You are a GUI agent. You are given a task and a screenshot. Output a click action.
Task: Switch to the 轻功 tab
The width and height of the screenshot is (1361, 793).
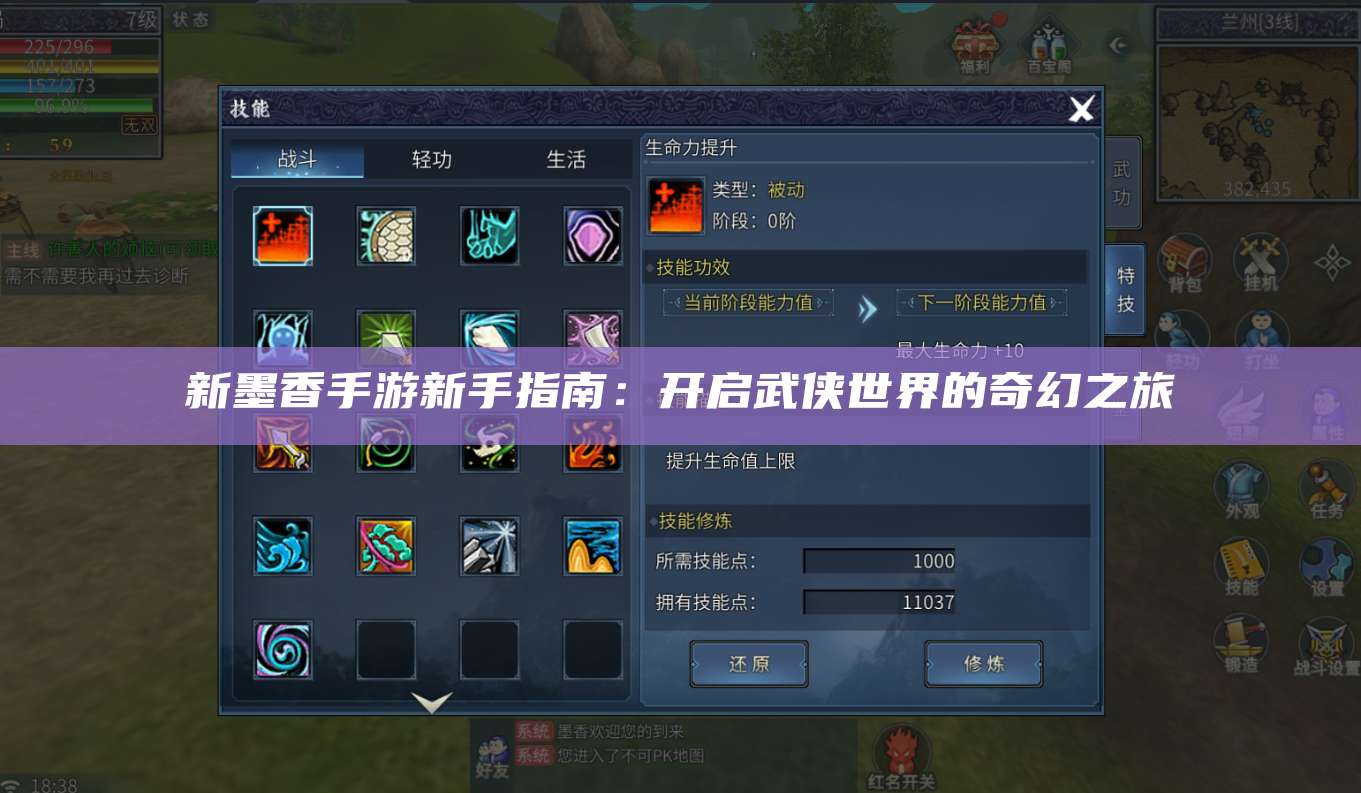click(x=429, y=159)
